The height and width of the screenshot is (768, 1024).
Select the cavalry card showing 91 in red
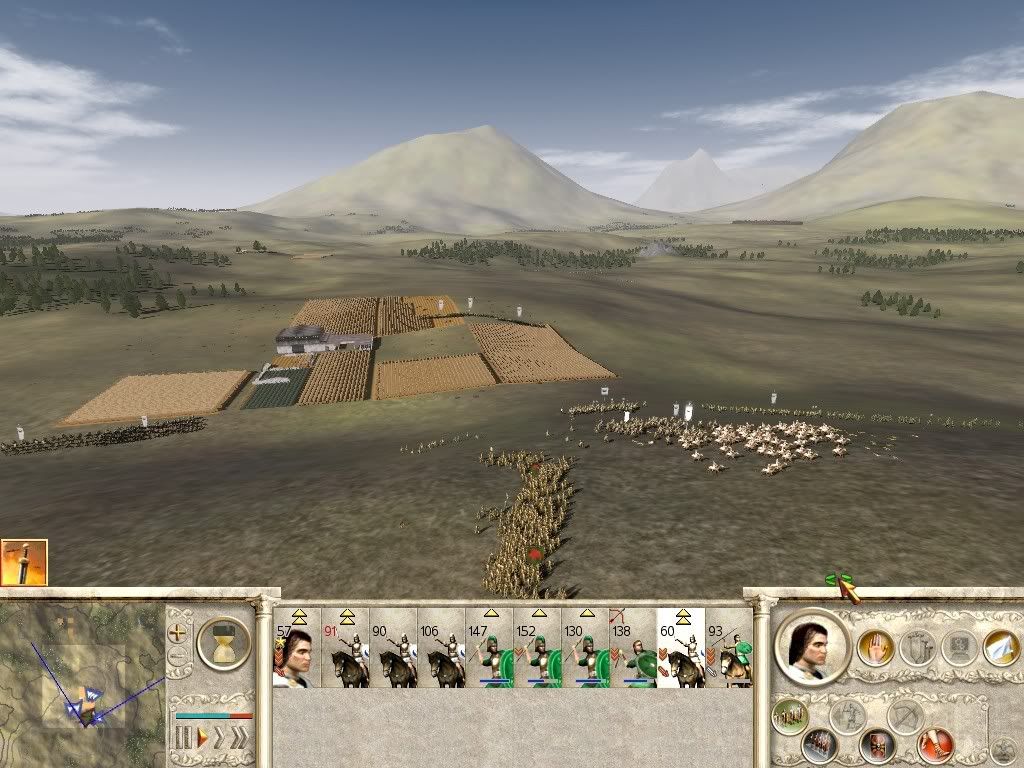coord(345,648)
